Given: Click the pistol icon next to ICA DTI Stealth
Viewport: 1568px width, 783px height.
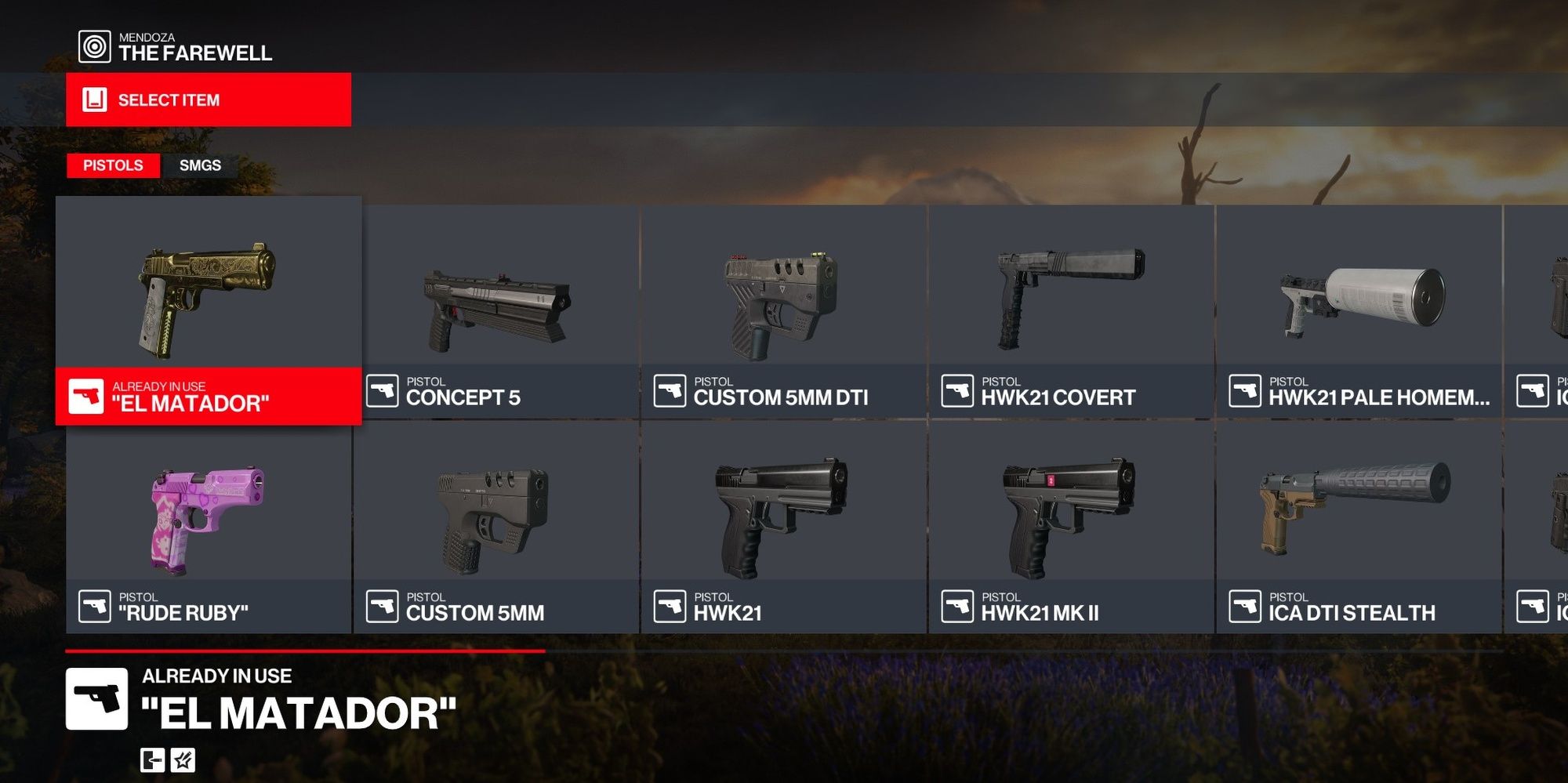Looking at the screenshot, I should [1247, 604].
